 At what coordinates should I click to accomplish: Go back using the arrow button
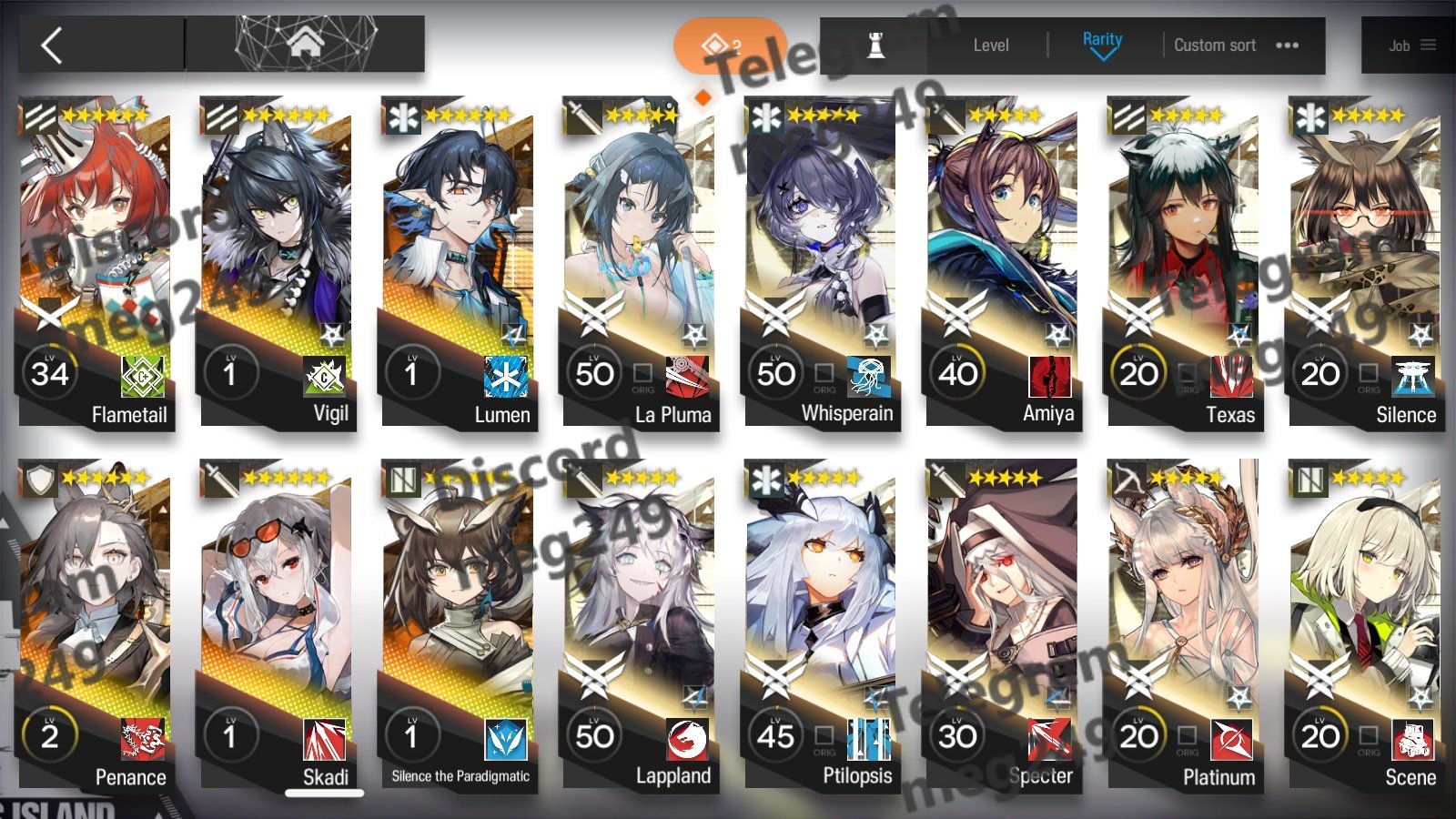pyautogui.click(x=53, y=45)
